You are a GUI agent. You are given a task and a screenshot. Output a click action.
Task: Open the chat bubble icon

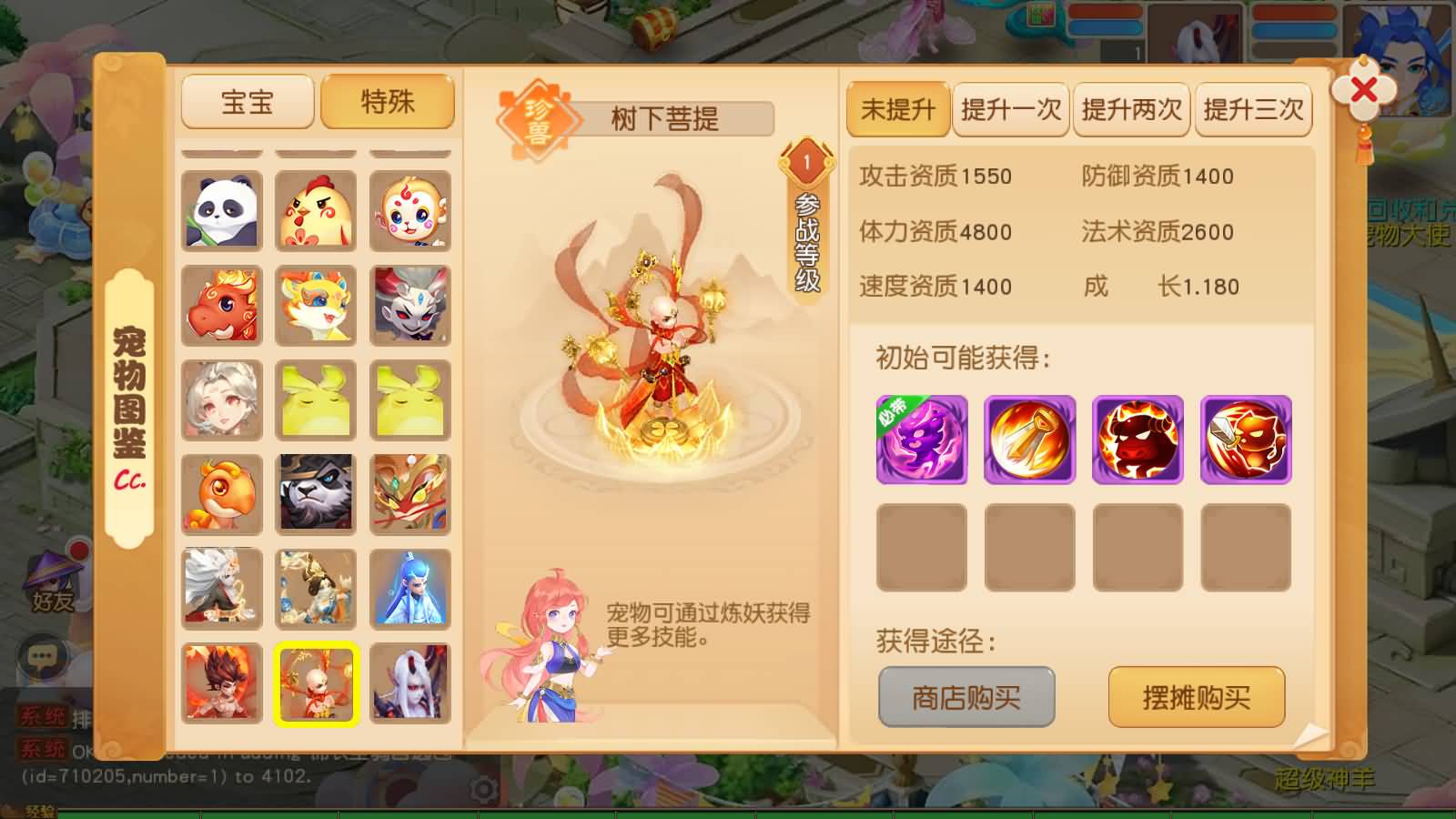point(40,653)
